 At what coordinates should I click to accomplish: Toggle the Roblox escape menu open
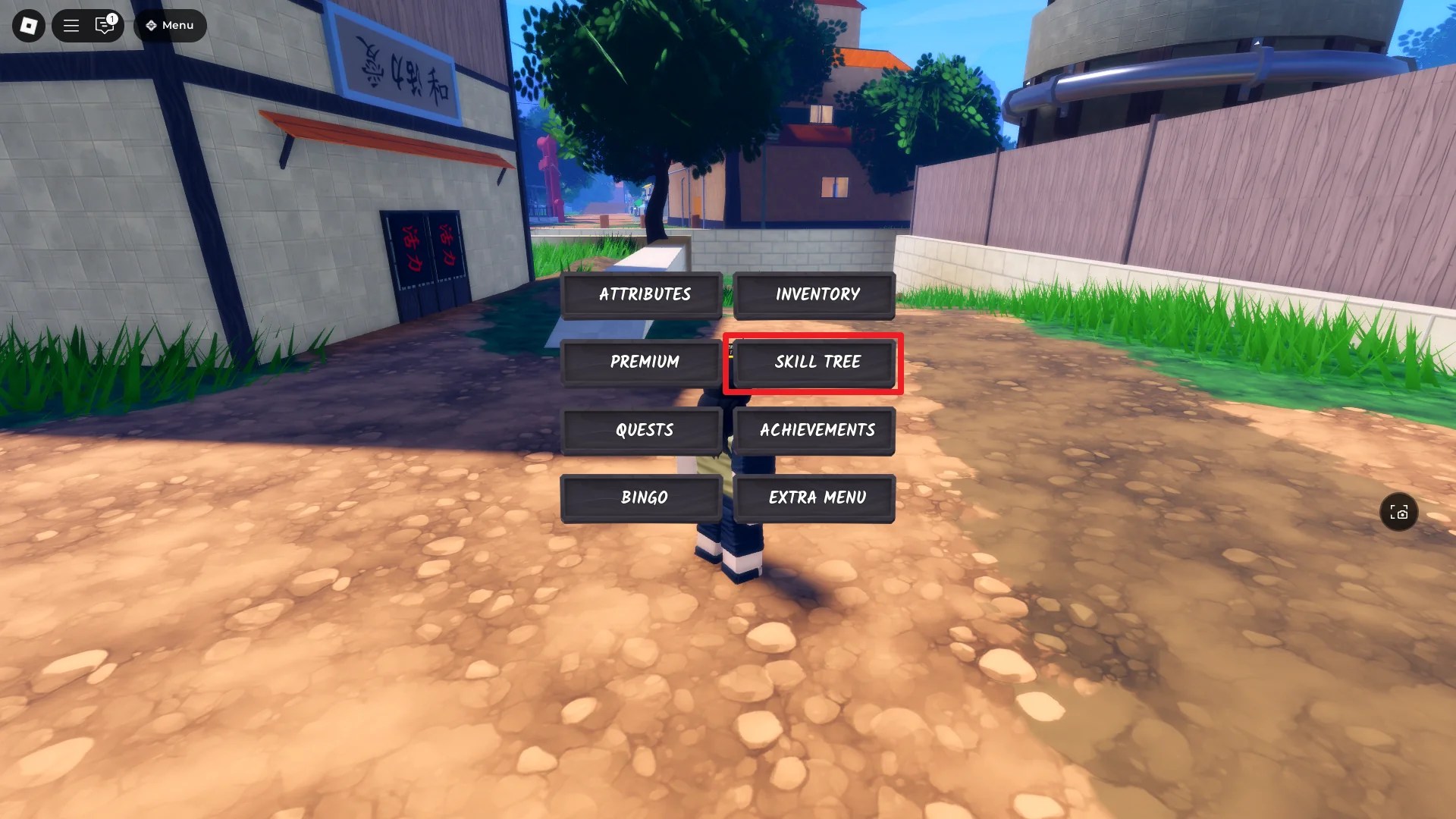coord(27,25)
